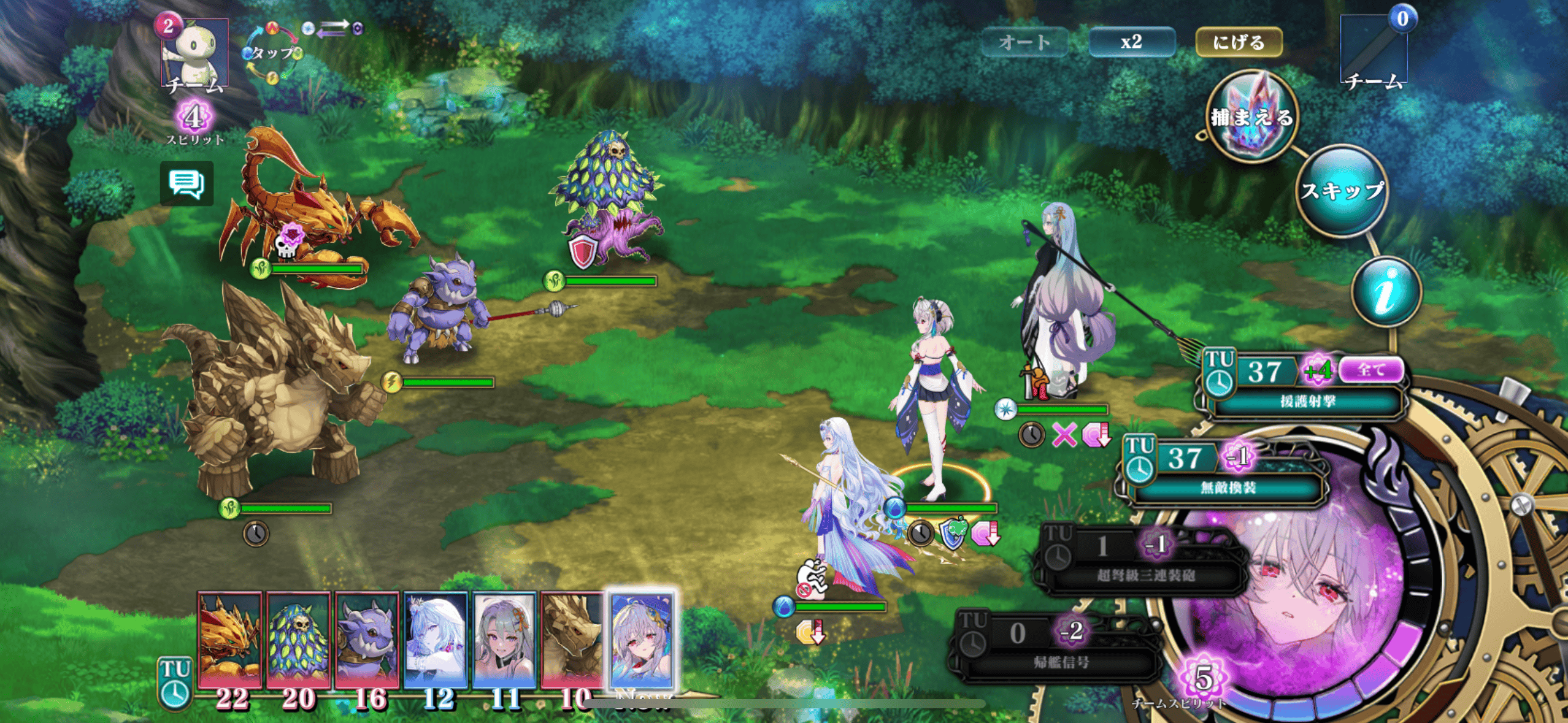Target the skull plant monster enemy
The image size is (1568, 723).
(607, 196)
